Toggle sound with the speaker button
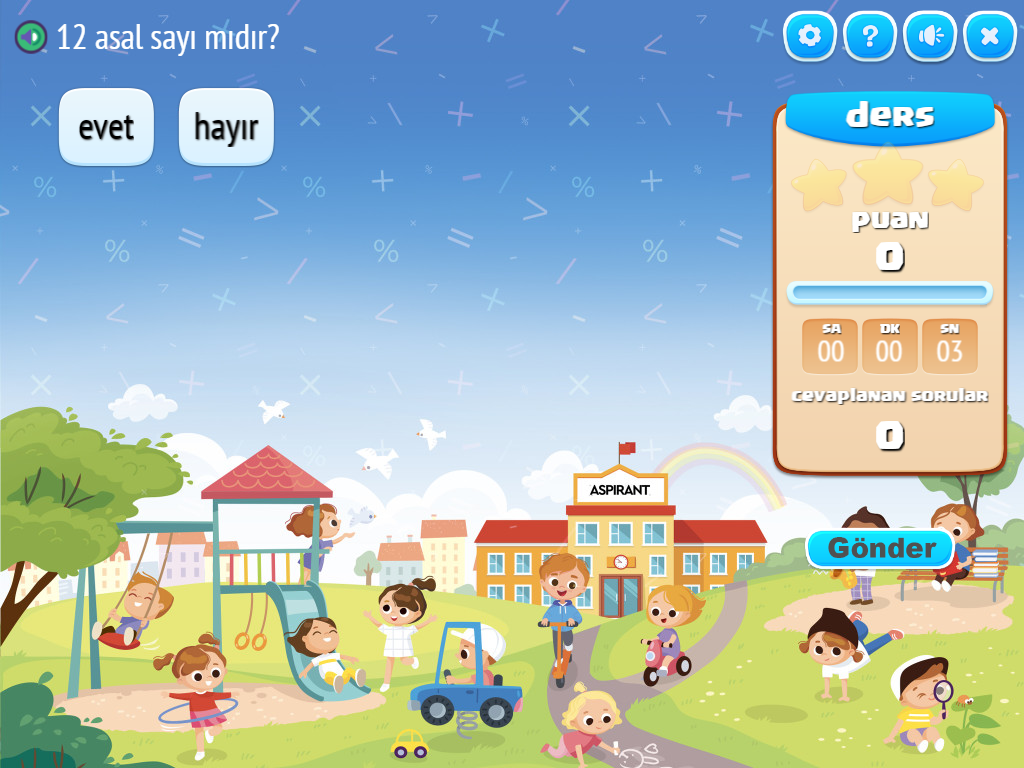 coord(930,37)
